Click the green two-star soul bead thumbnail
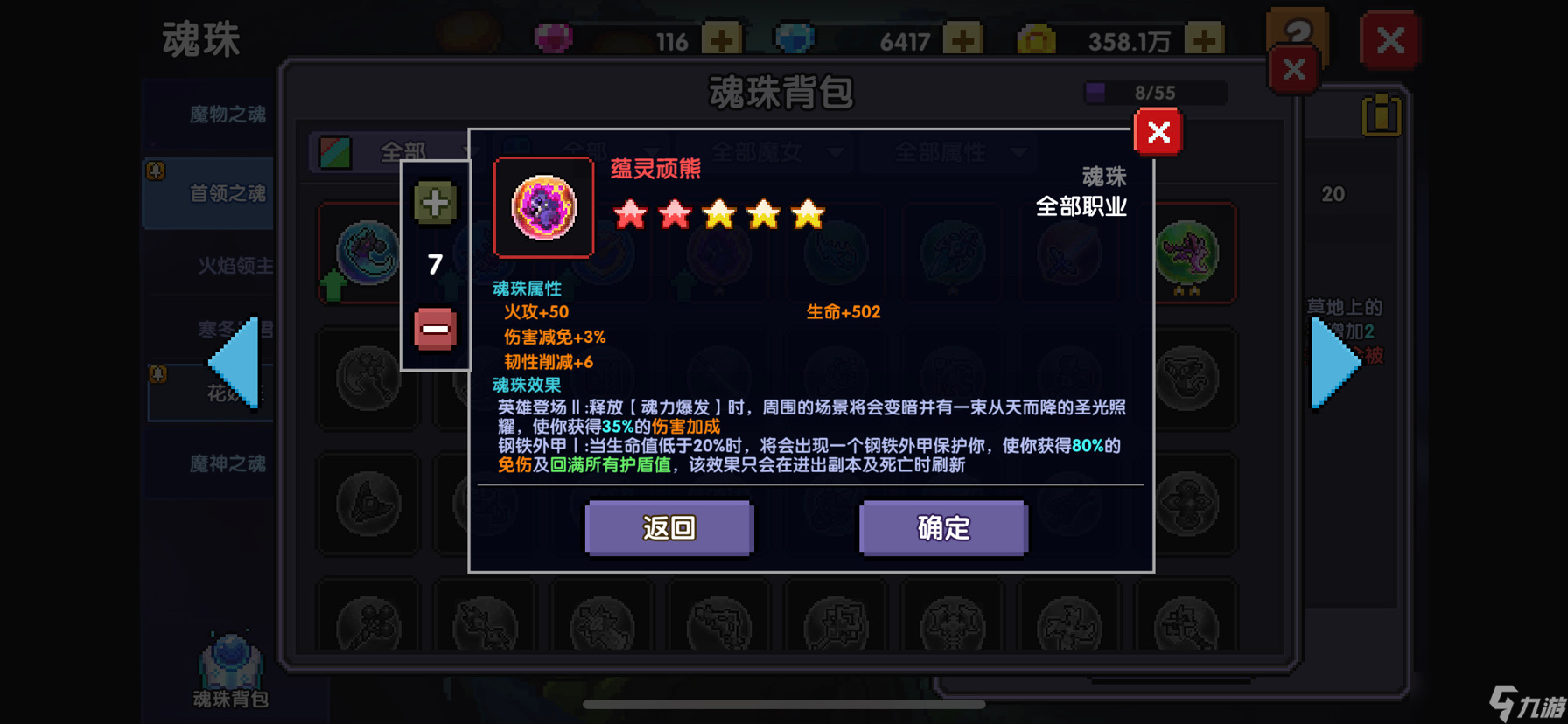Image resolution: width=1568 pixels, height=724 pixels. point(1187,254)
